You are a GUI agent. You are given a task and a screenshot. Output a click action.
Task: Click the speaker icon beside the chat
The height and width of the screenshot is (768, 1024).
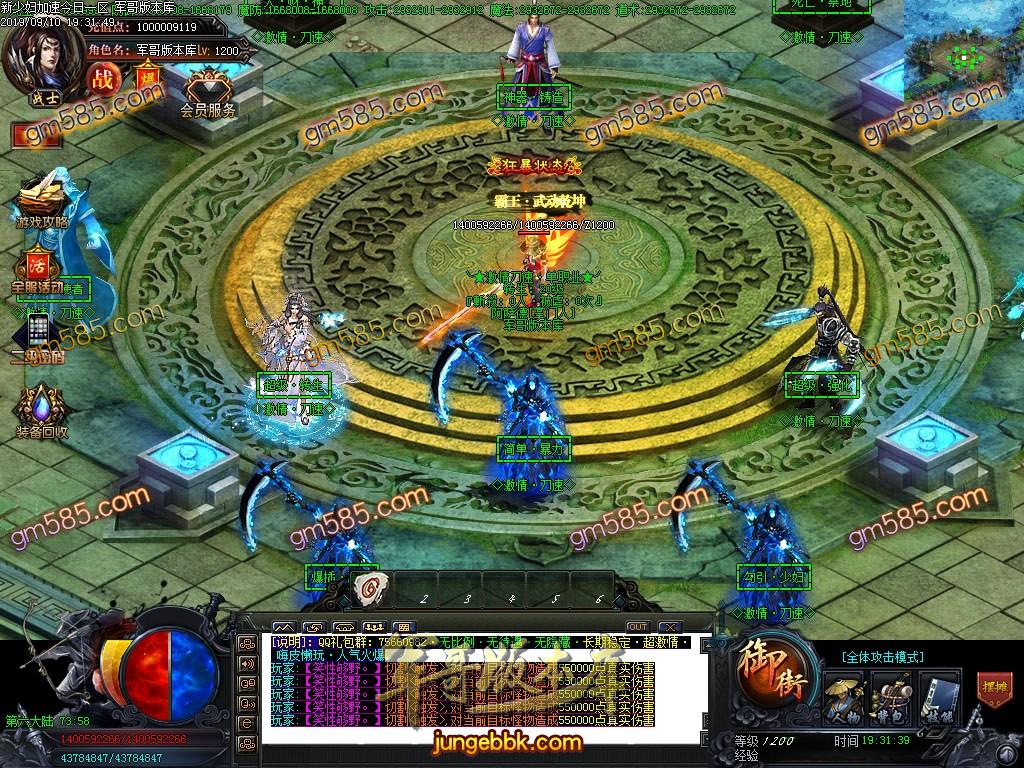[x=246, y=664]
